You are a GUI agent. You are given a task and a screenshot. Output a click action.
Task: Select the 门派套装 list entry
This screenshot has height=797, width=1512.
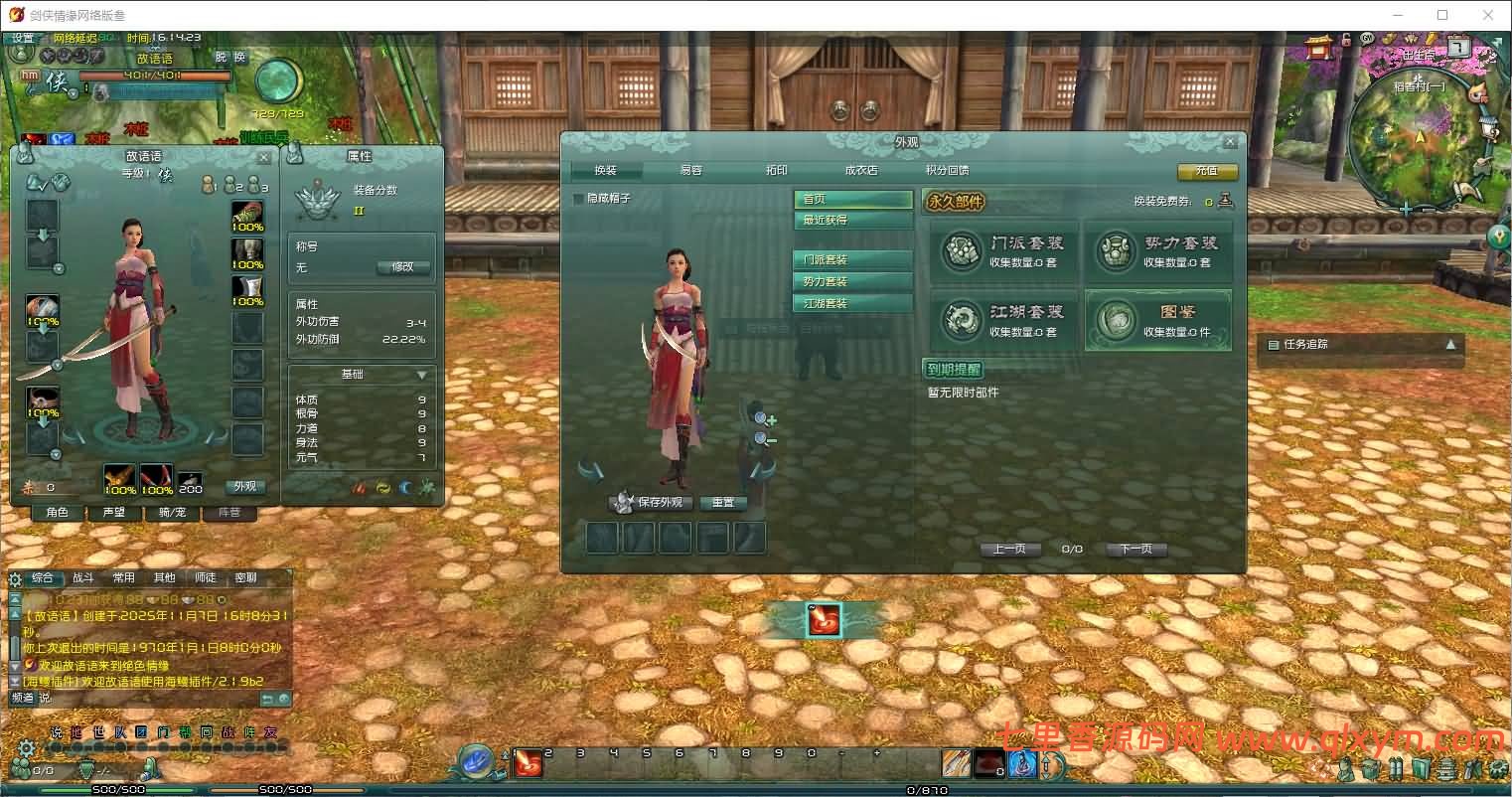(852, 259)
